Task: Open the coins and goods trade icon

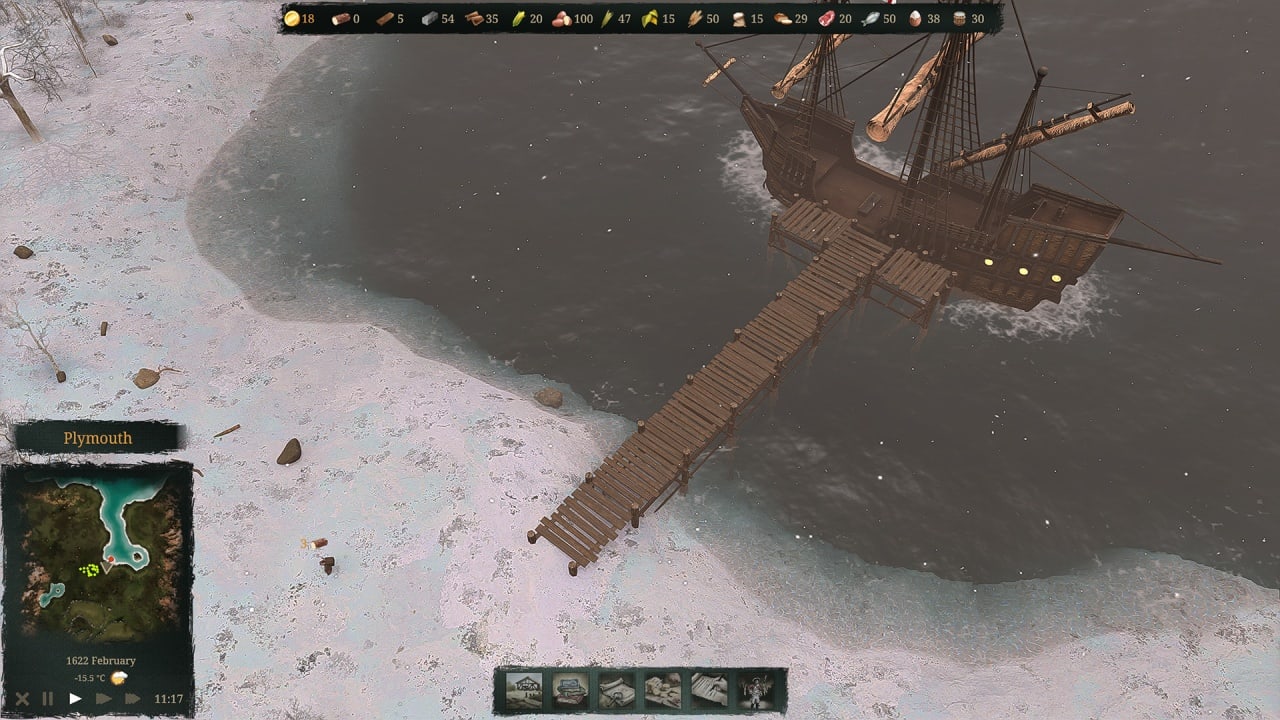Action: (x=663, y=690)
